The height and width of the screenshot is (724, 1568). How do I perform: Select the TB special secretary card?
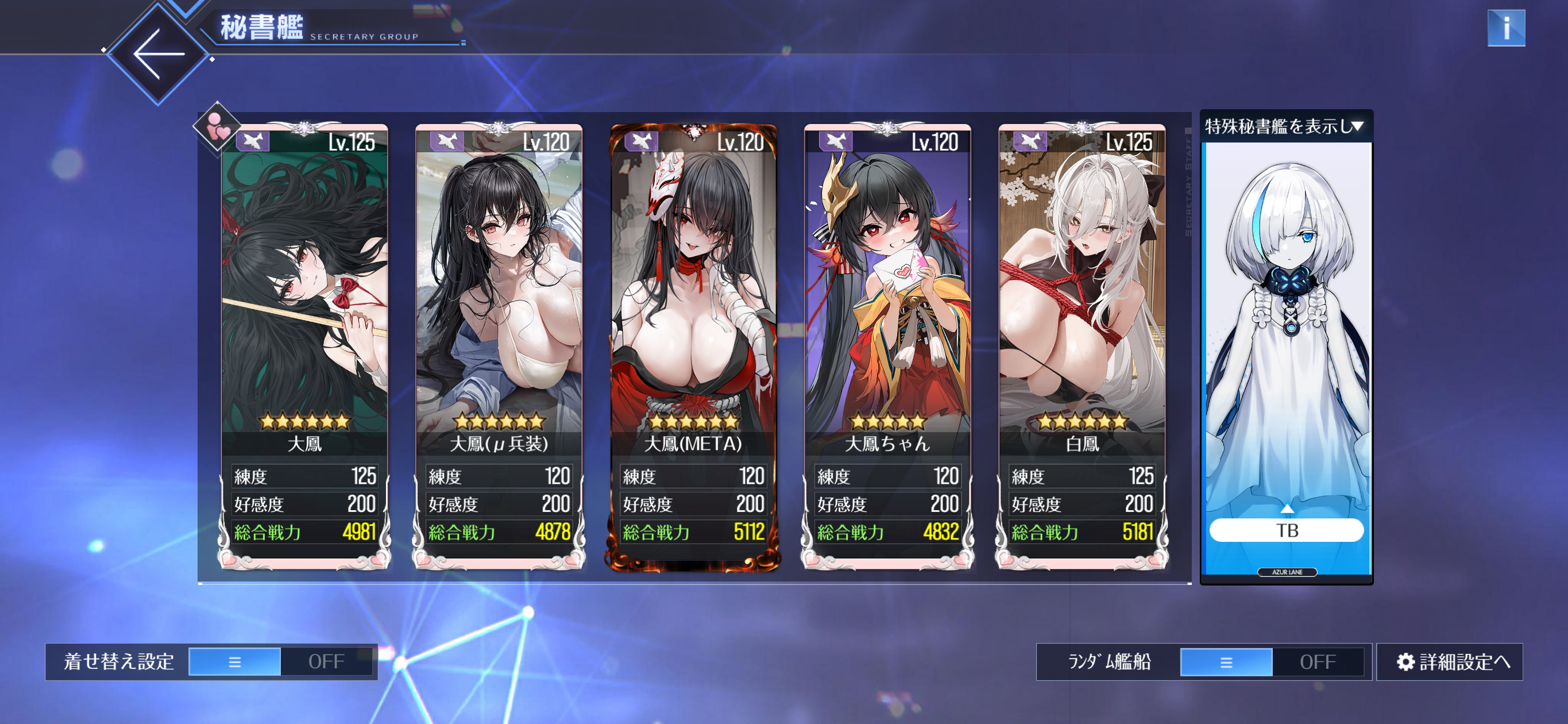point(1286,359)
